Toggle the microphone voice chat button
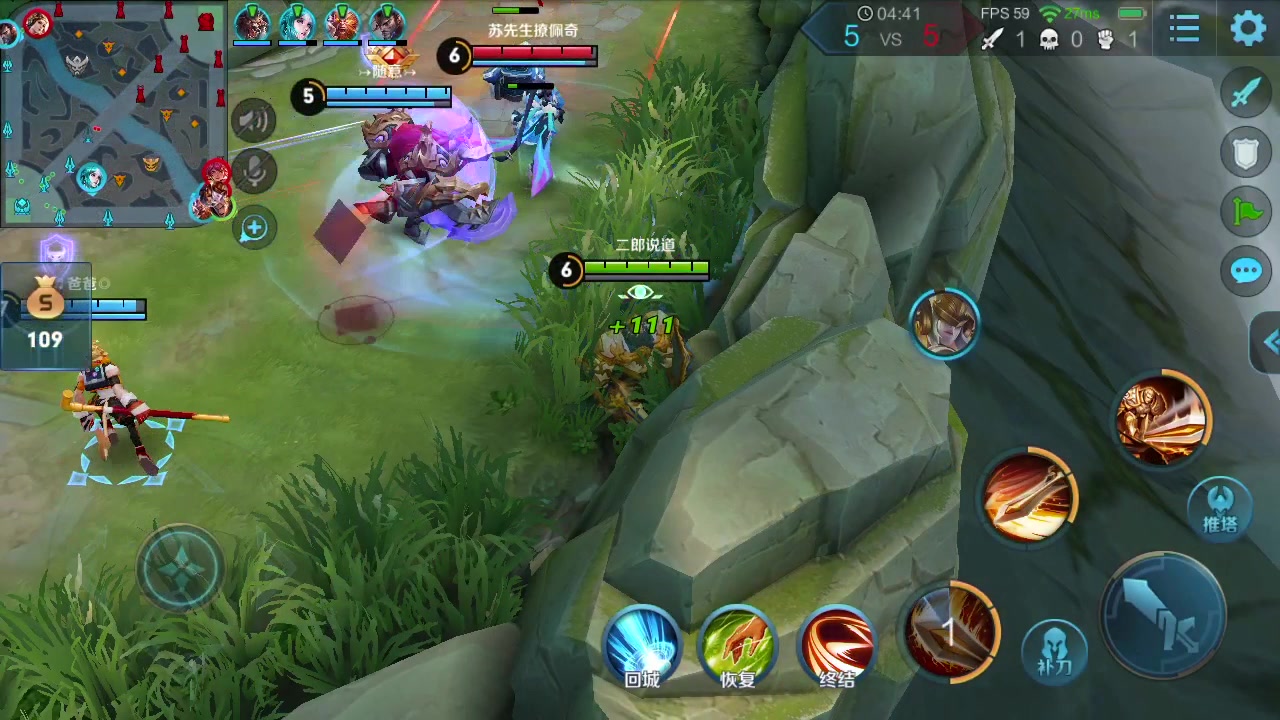Viewport: 1280px width, 720px height. click(x=254, y=171)
